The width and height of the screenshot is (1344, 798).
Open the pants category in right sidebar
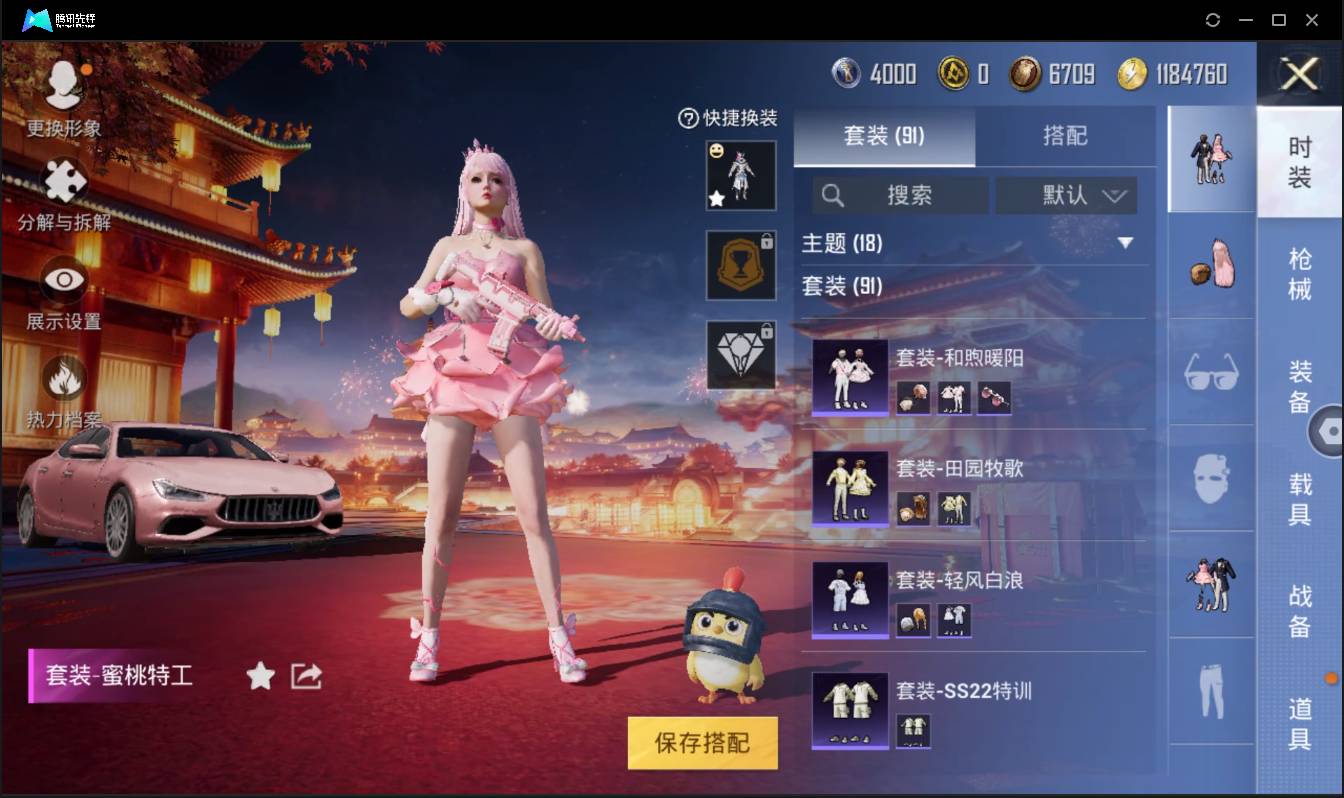(1210, 688)
